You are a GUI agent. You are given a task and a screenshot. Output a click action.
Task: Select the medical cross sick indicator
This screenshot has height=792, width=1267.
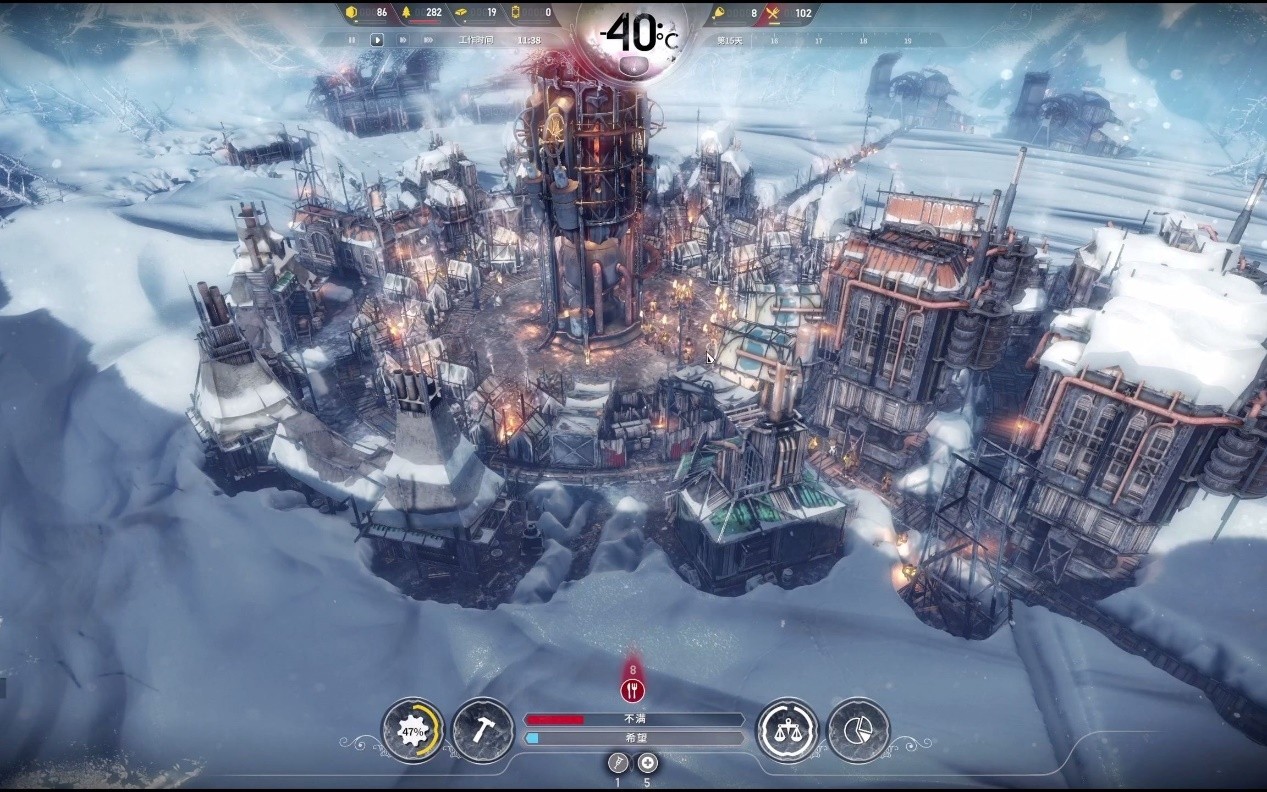coord(647,763)
